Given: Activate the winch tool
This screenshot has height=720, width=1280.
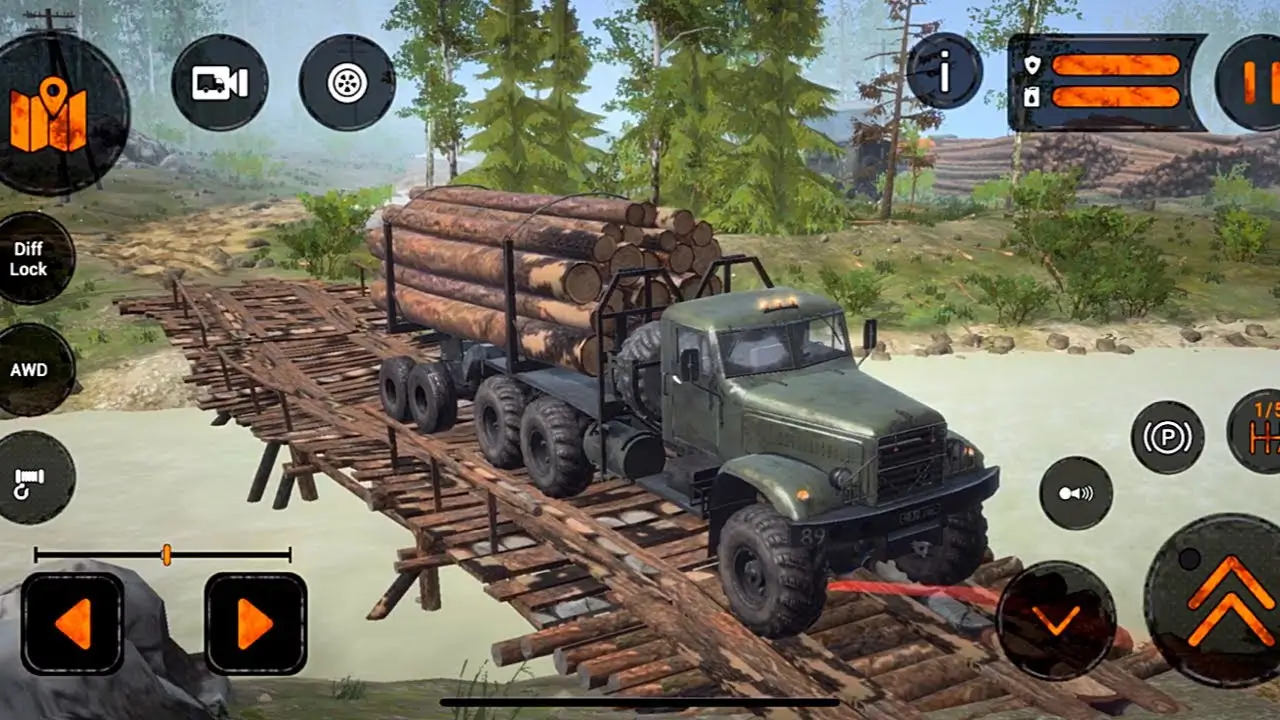Looking at the screenshot, I should tap(30, 485).
